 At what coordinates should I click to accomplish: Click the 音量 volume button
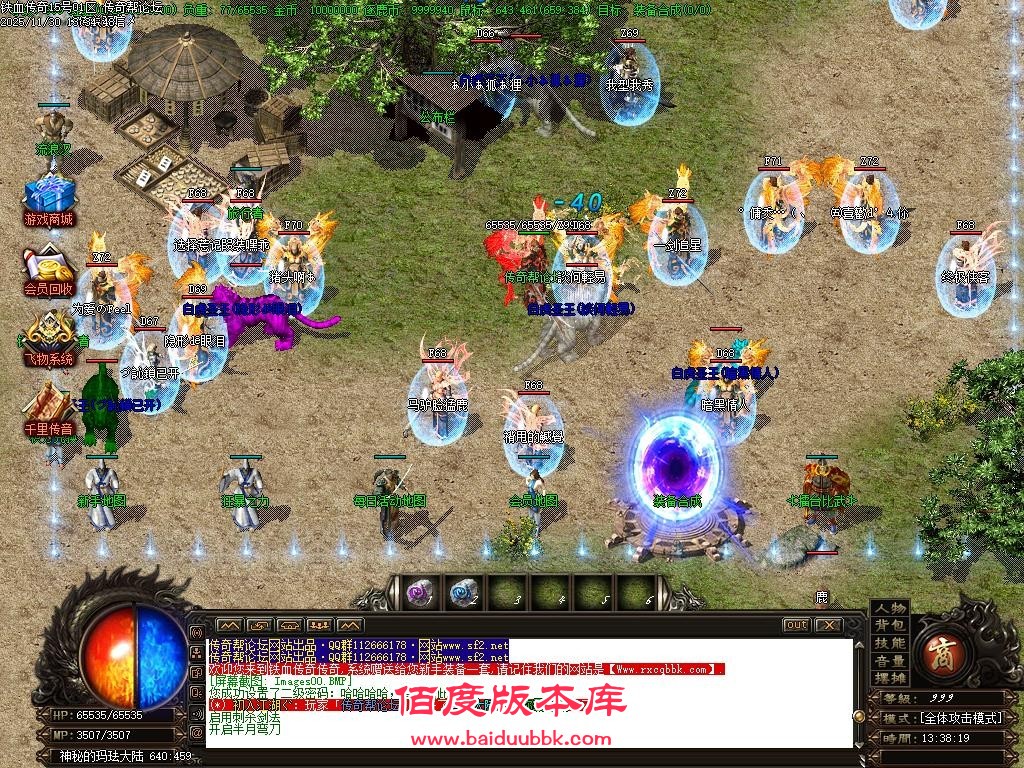[889, 661]
